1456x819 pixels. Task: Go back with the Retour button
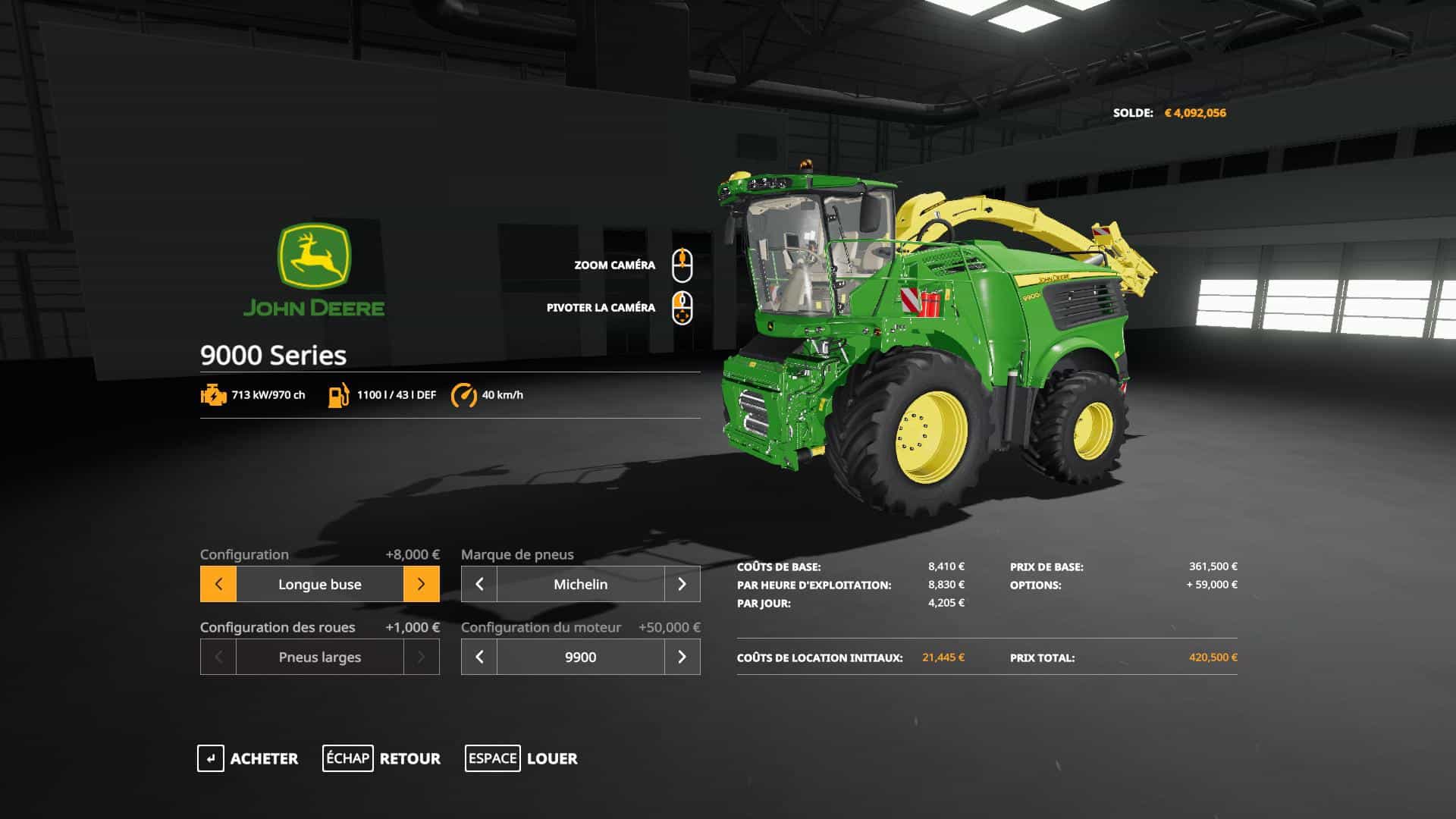pos(381,758)
